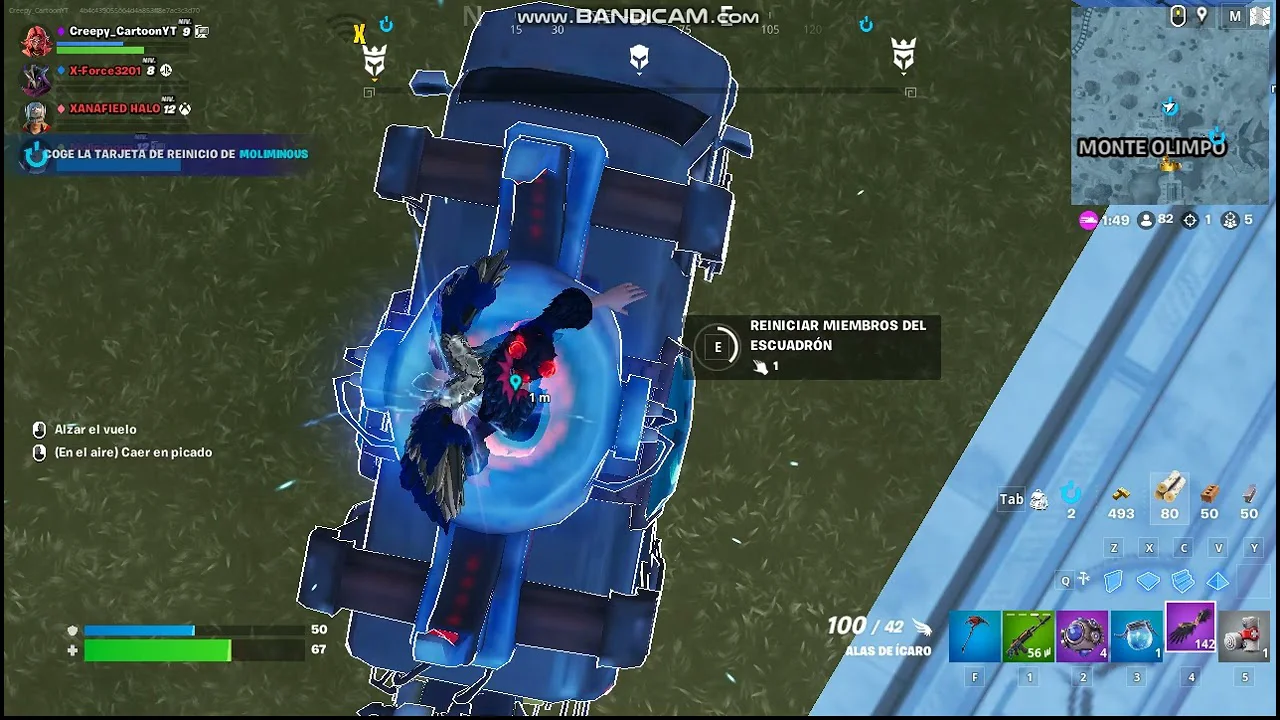Select the wall building piece
The width and height of the screenshot is (1280, 720).
pyautogui.click(x=1114, y=581)
